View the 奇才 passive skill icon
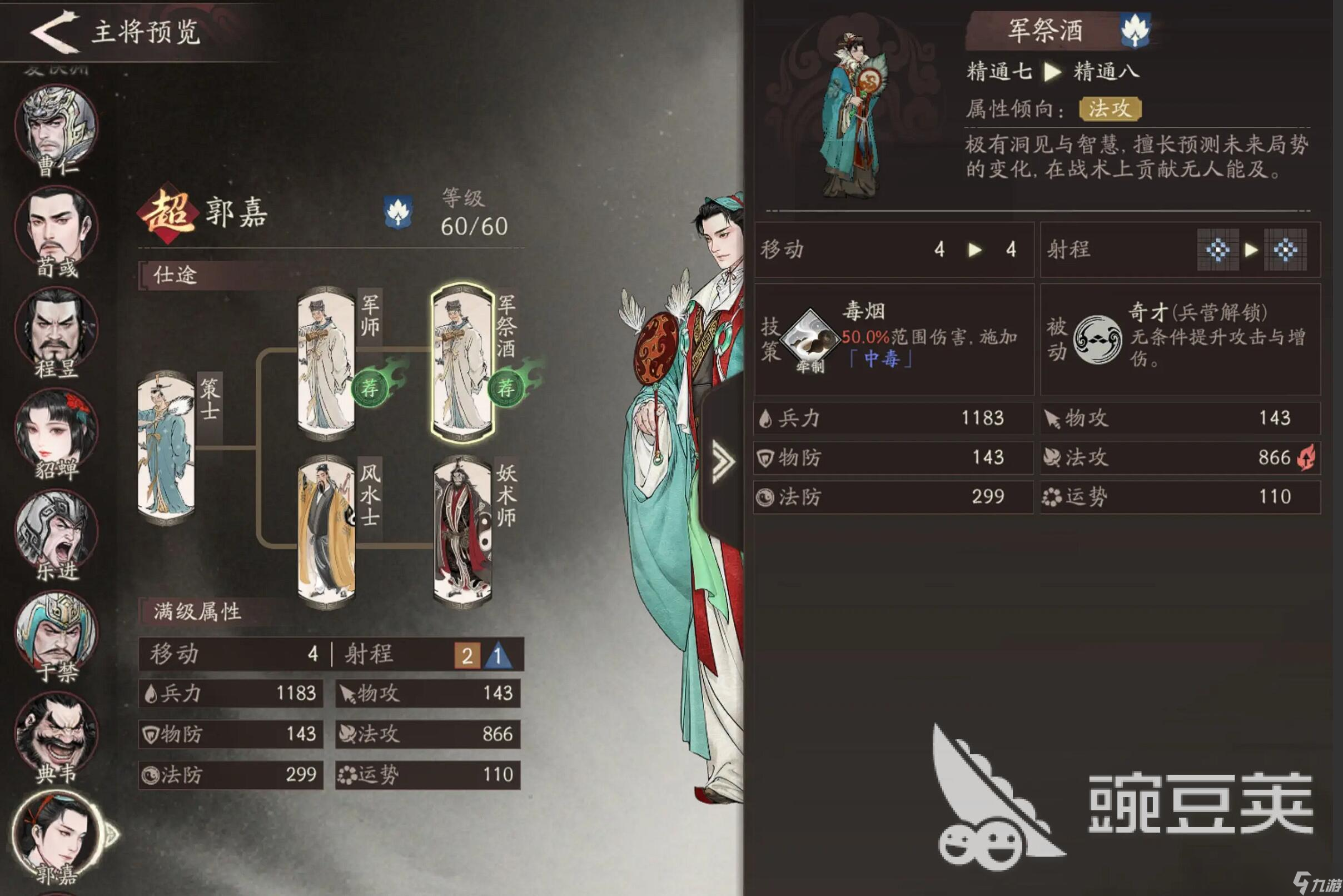This screenshot has width=1343, height=896. tap(1097, 340)
